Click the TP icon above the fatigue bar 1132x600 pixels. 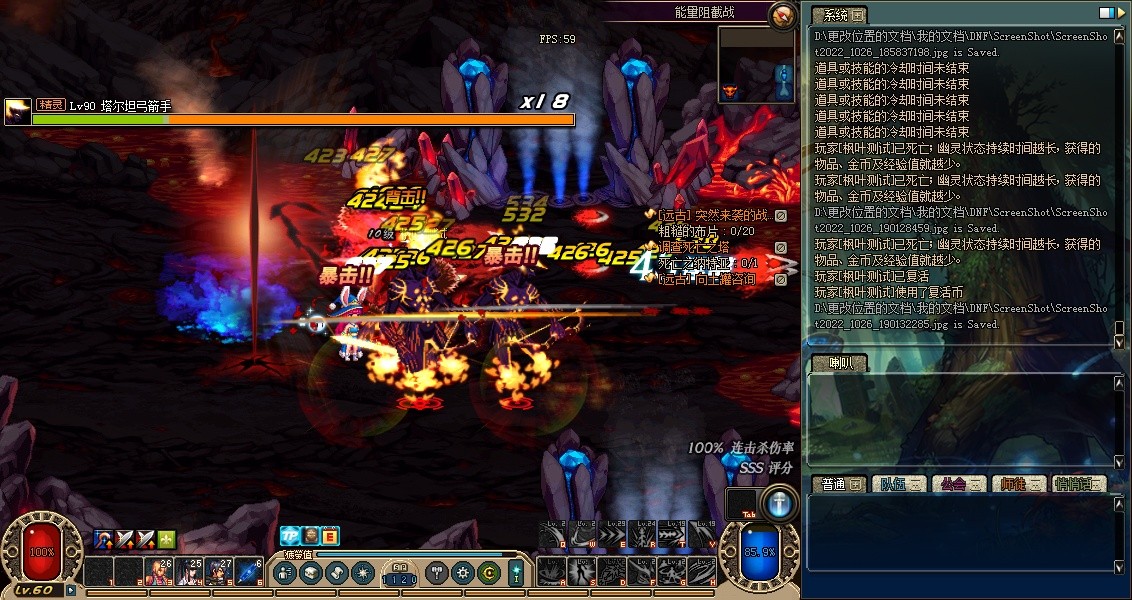tap(290, 536)
